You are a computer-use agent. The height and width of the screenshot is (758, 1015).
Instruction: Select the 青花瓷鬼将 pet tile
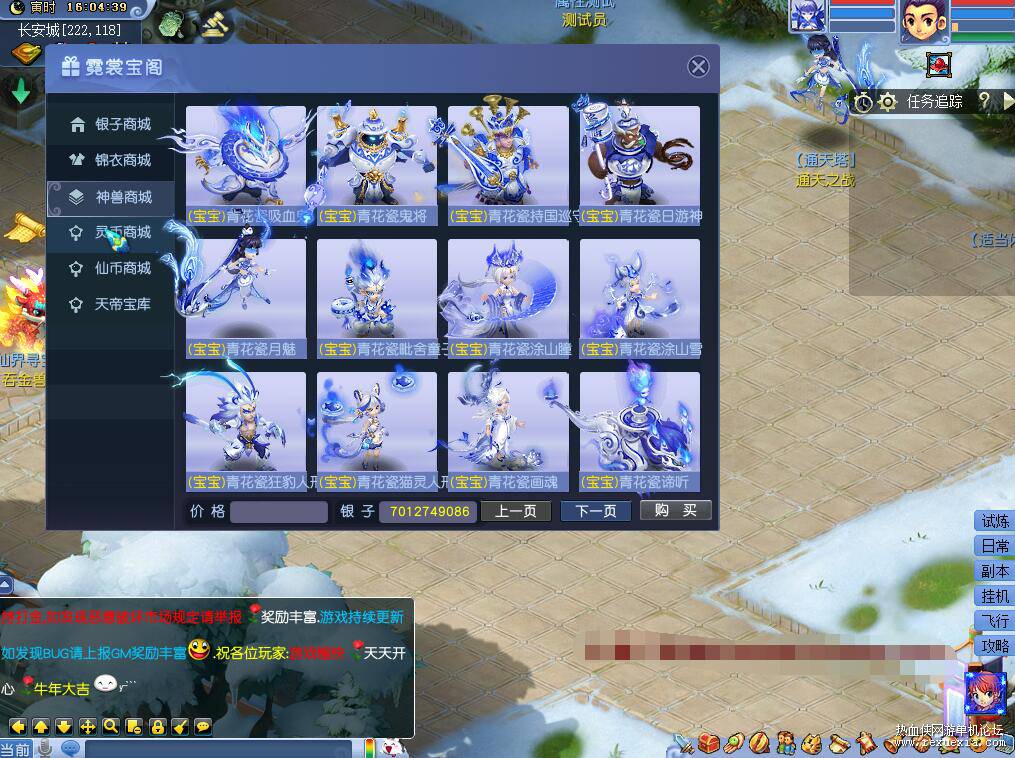click(x=377, y=165)
